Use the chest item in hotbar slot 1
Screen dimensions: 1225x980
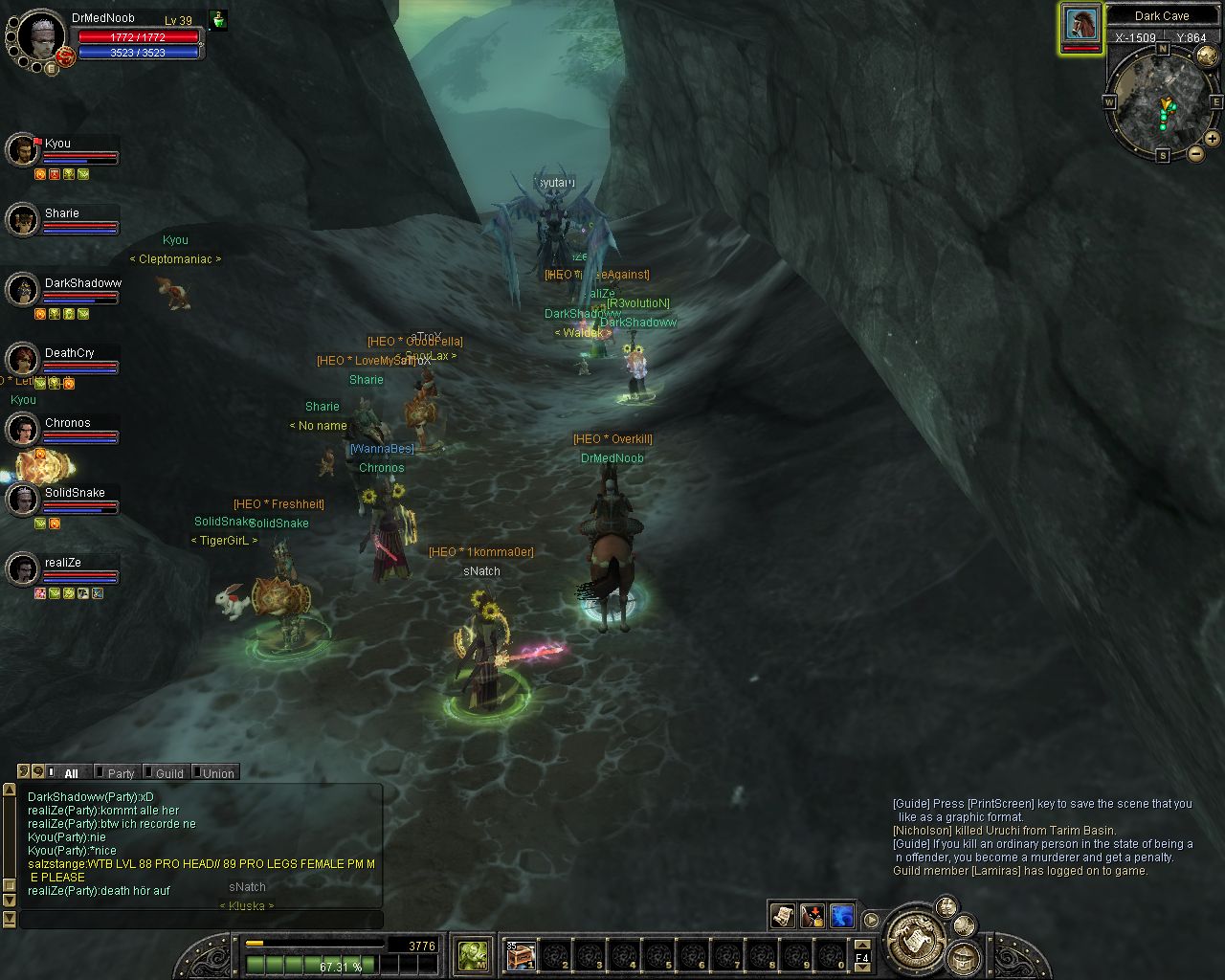click(x=522, y=954)
